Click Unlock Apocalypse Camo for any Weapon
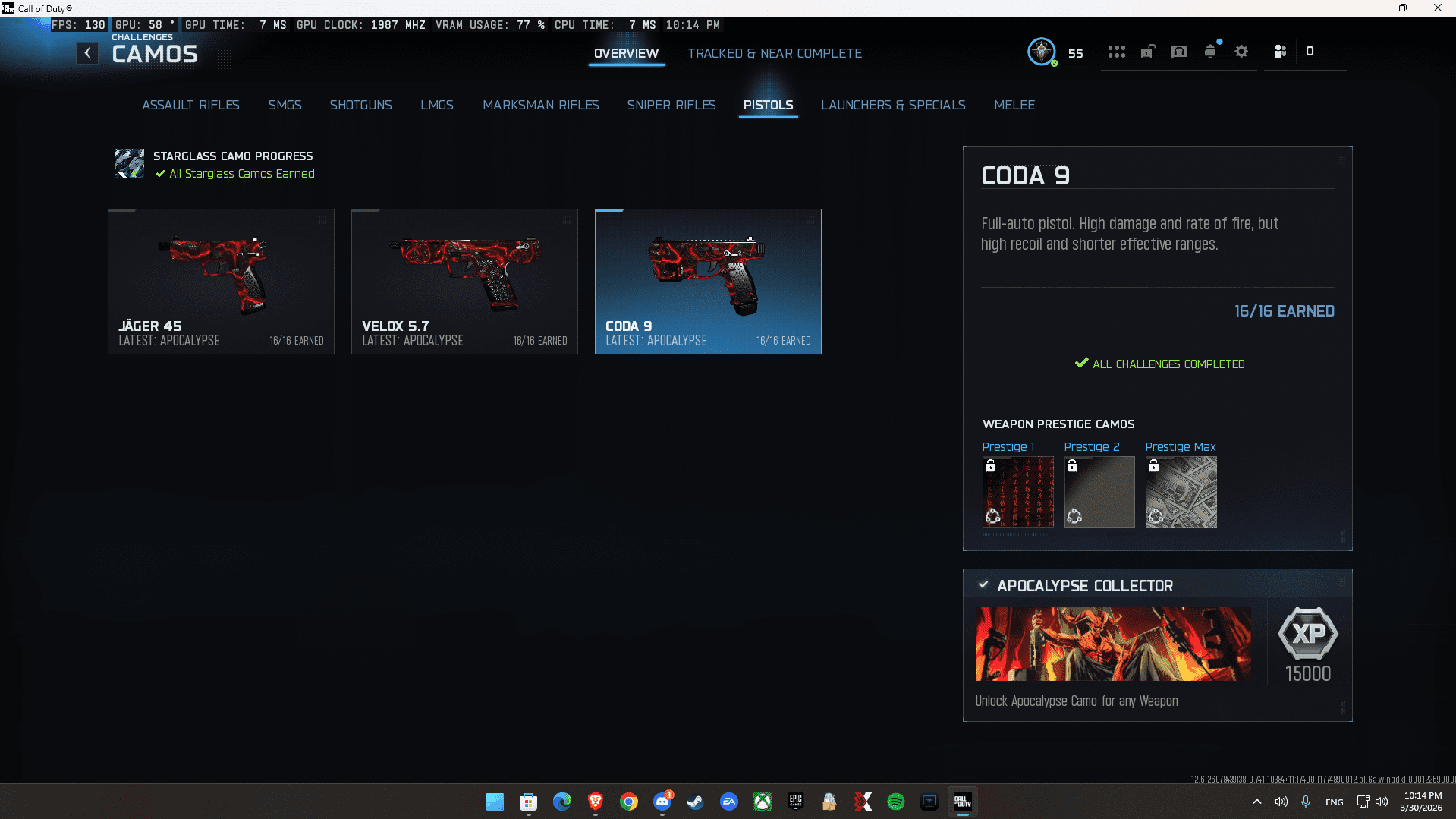Screen dimensions: 1456x819 1076,701
